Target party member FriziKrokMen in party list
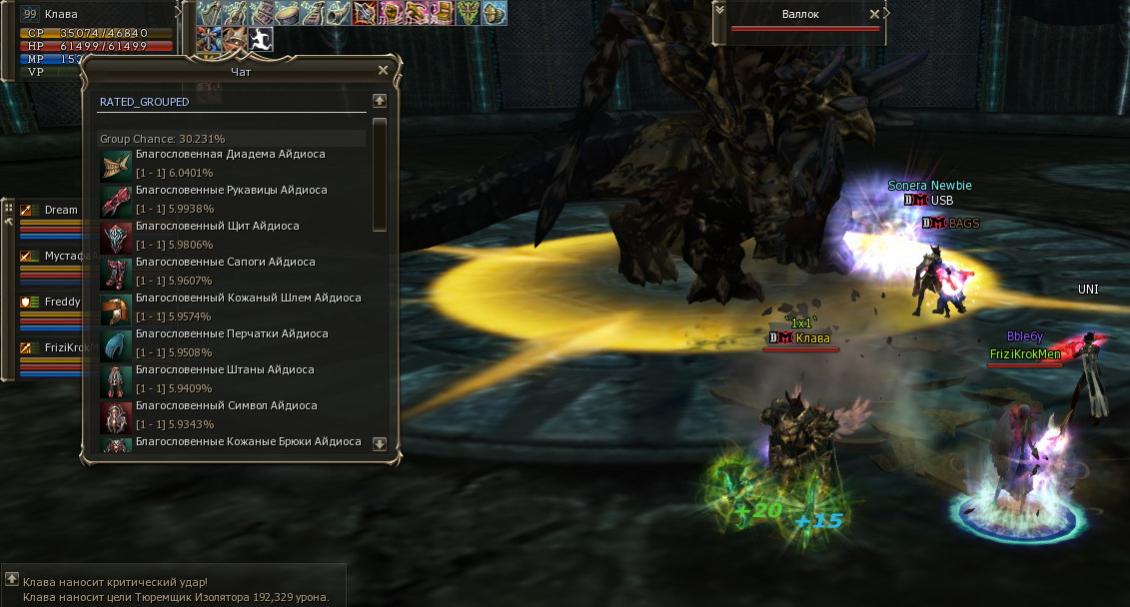 [x=66, y=347]
